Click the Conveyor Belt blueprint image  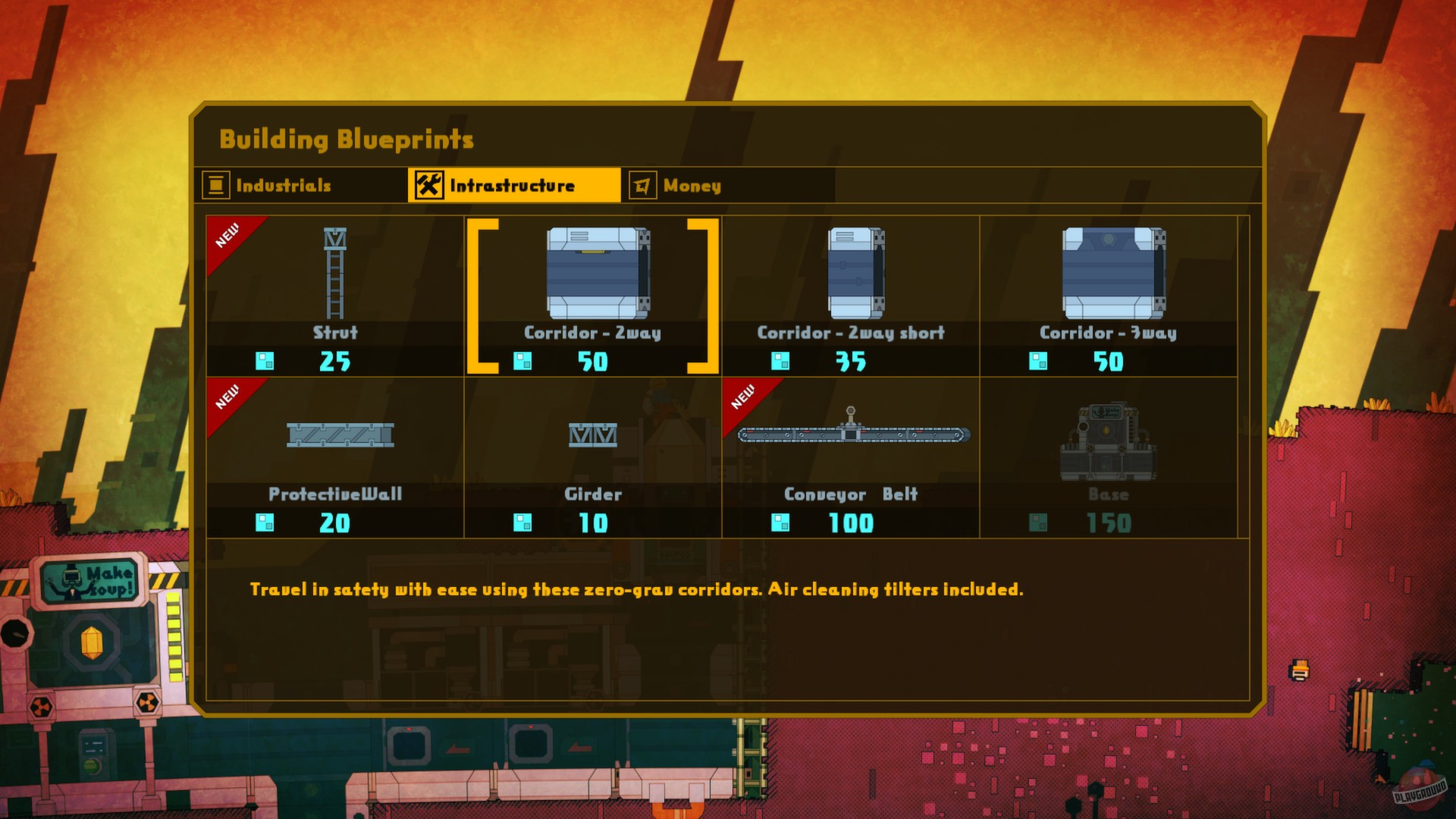click(x=851, y=435)
